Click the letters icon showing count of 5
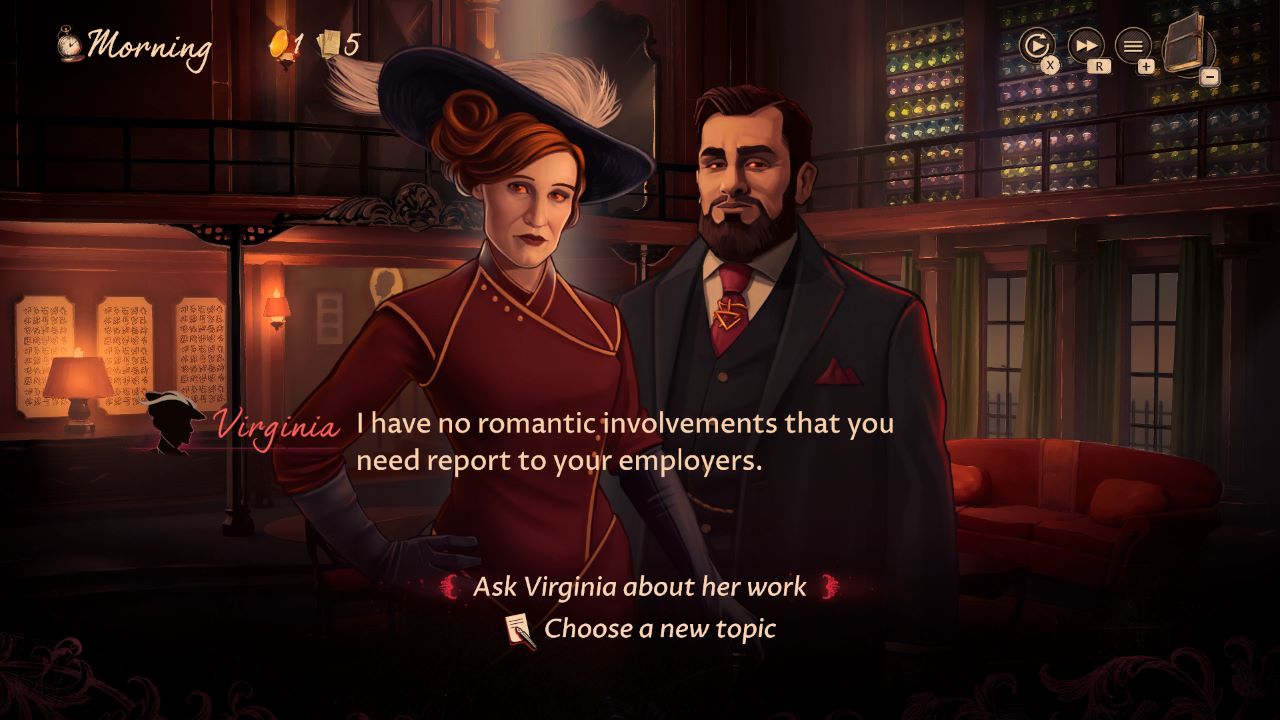1280x720 pixels. click(328, 42)
